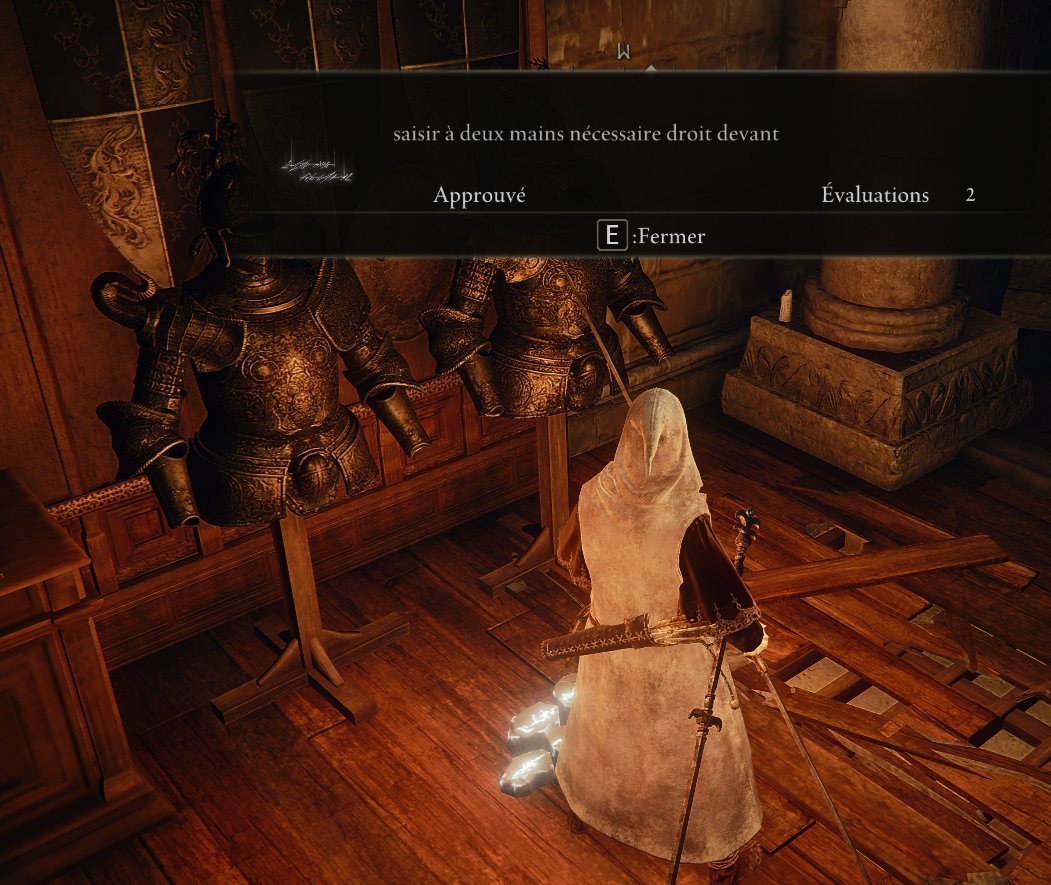This screenshot has width=1051, height=885.
Task: Close the message with the Fermer option
Action: click(651, 237)
